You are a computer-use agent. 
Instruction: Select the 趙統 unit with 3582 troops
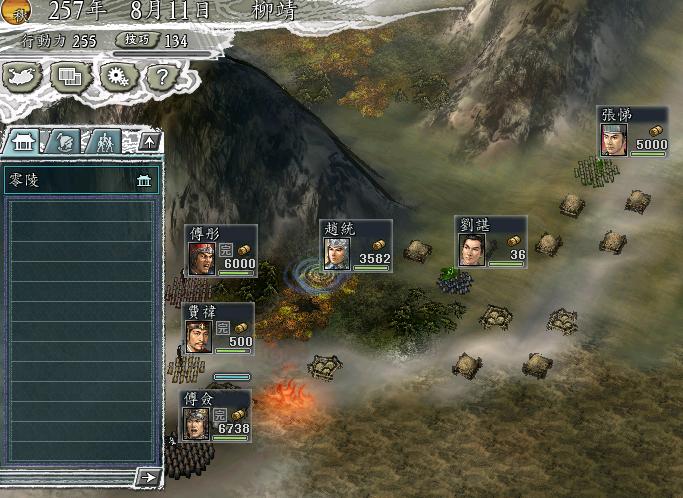(x=356, y=245)
